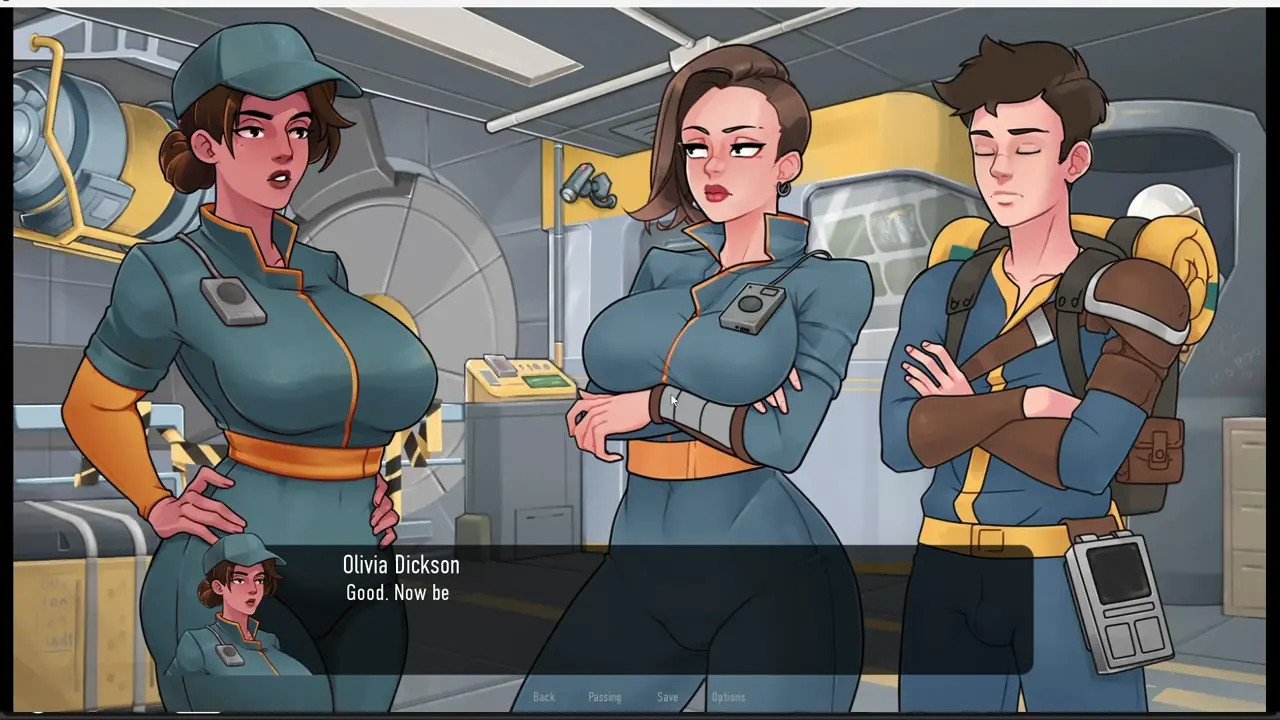Click the Passing quick menu option
Viewport: 1280px width, 720px height.
tap(604, 697)
